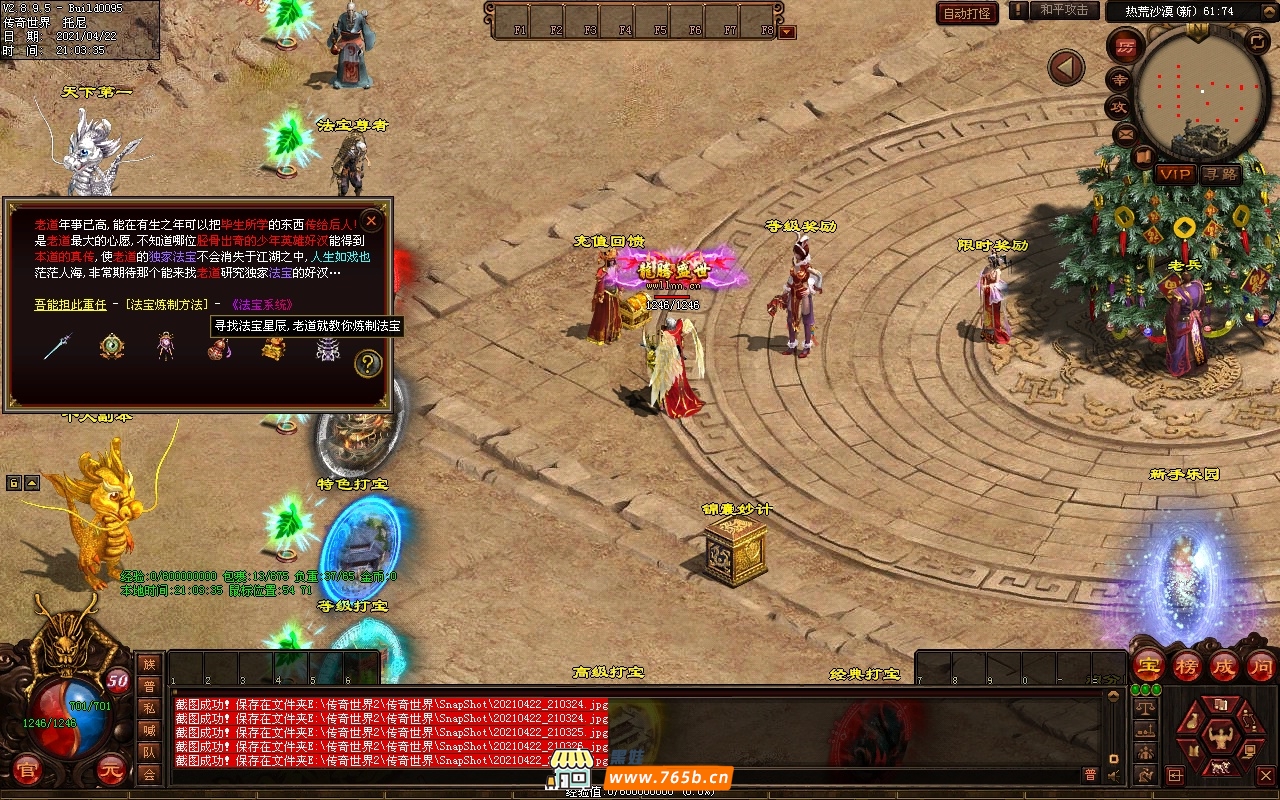Toggle the 自动打怪 auto-fight button
Viewport: 1280px width, 800px height.
967,13
